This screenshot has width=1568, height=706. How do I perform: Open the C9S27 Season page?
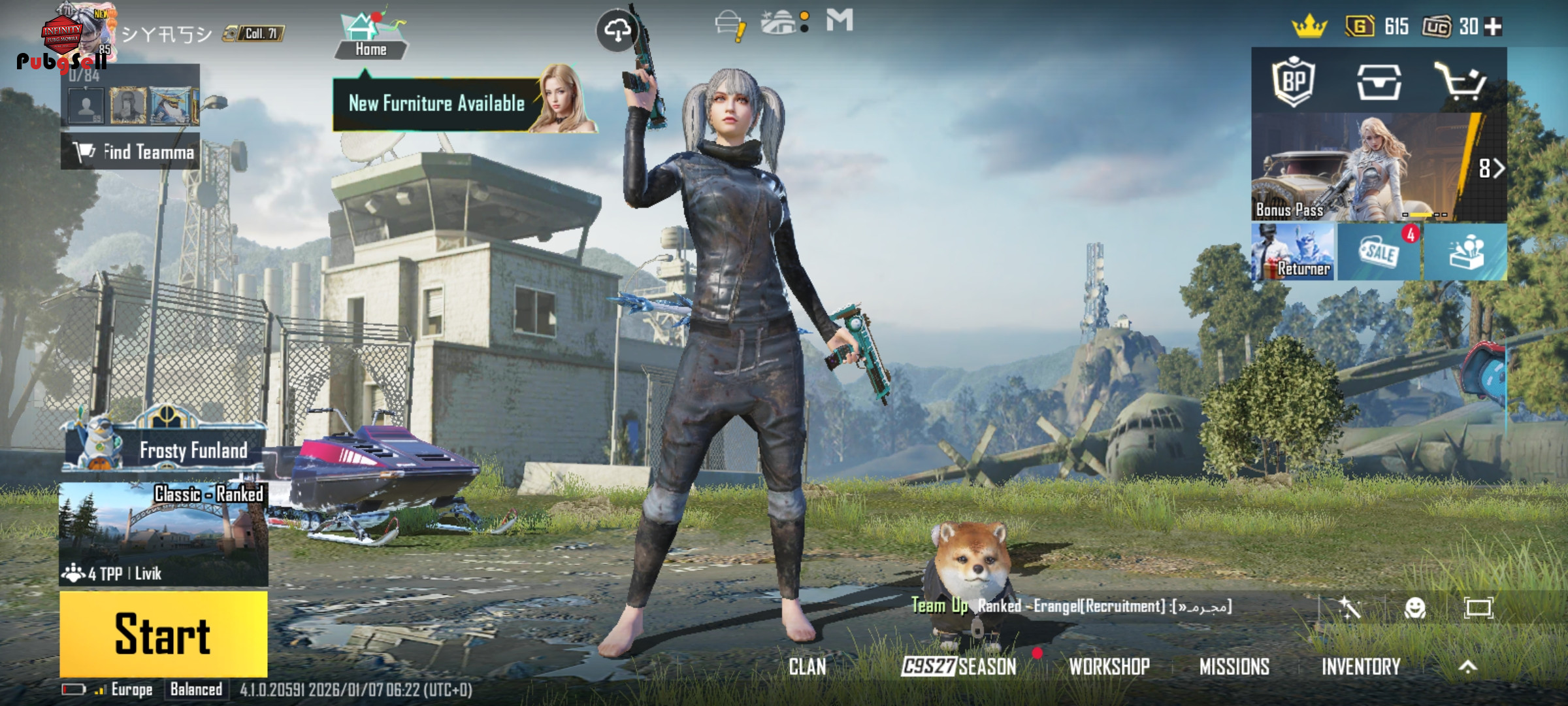pos(959,667)
